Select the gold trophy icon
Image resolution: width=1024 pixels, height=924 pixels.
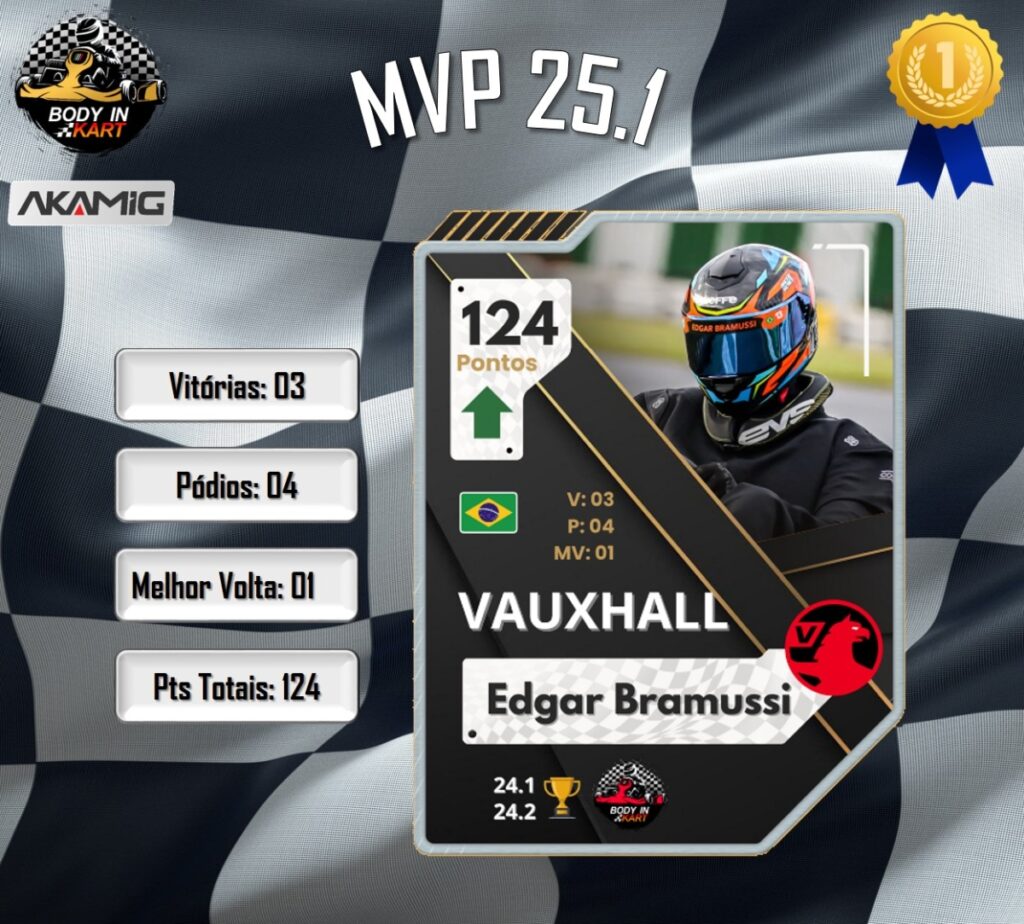click(563, 795)
